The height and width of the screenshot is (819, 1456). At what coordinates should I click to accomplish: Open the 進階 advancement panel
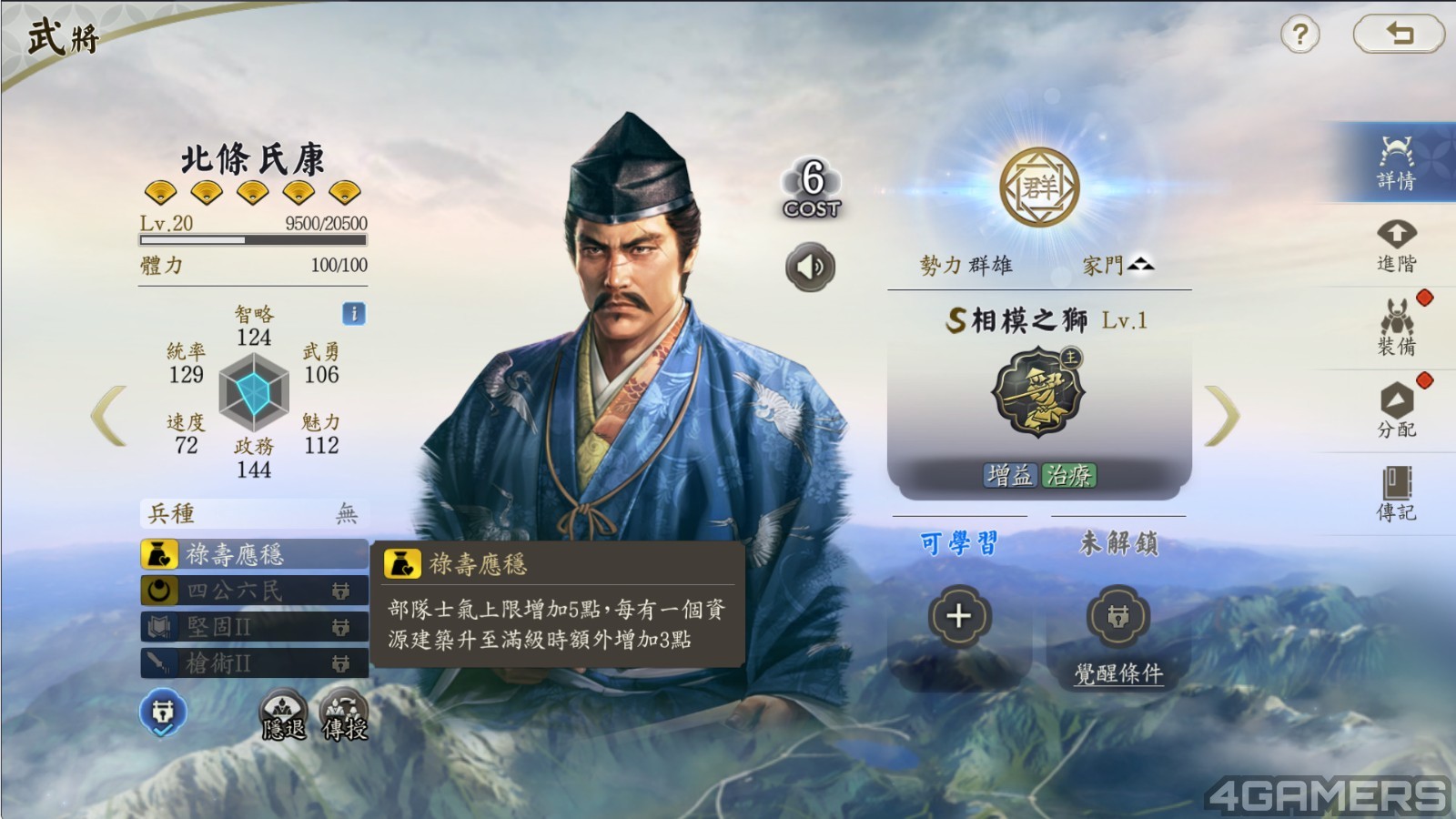tap(1396, 246)
